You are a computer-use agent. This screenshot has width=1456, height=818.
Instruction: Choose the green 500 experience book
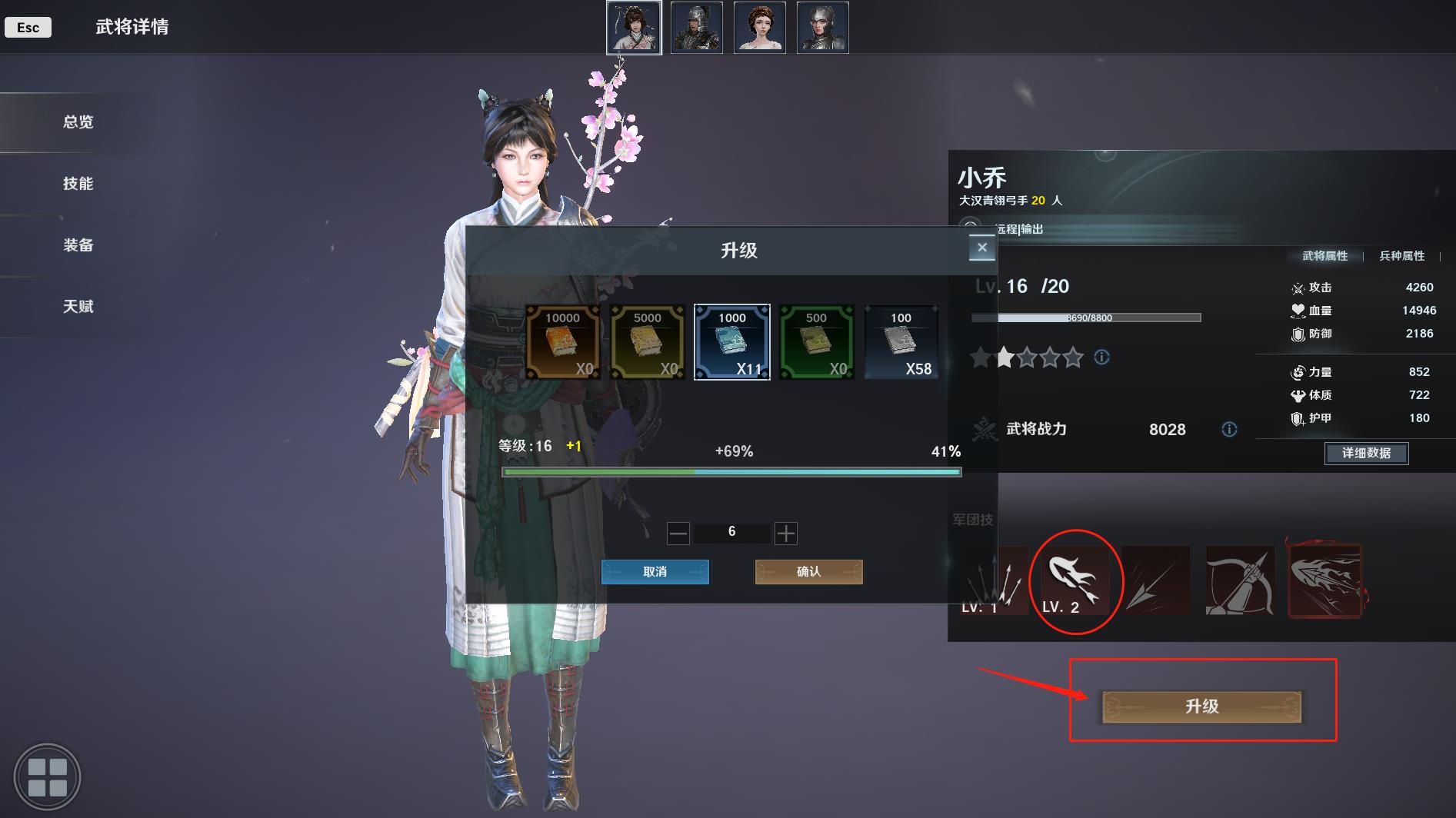[816, 342]
